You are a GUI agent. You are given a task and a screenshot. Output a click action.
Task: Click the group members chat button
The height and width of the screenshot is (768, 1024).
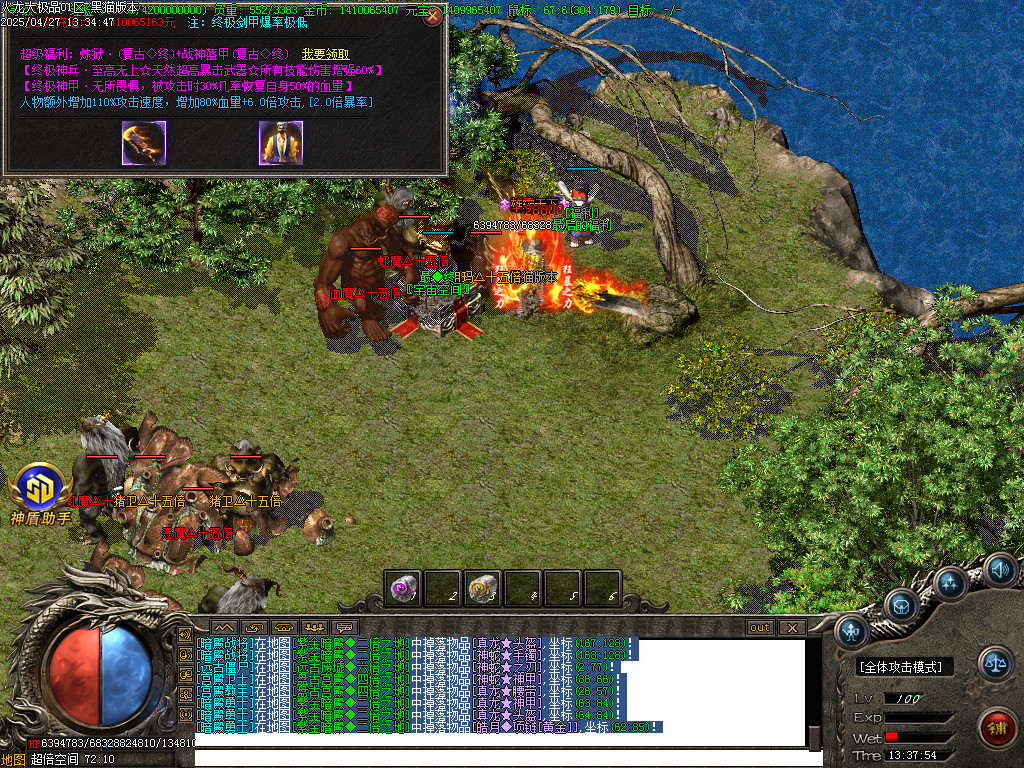(x=315, y=628)
